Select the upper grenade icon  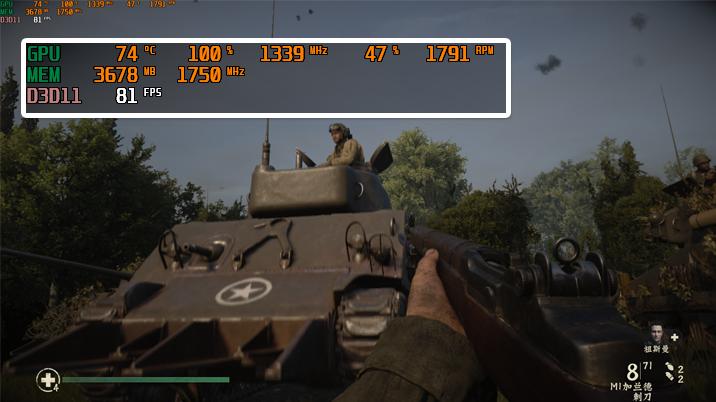coord(669,368)
